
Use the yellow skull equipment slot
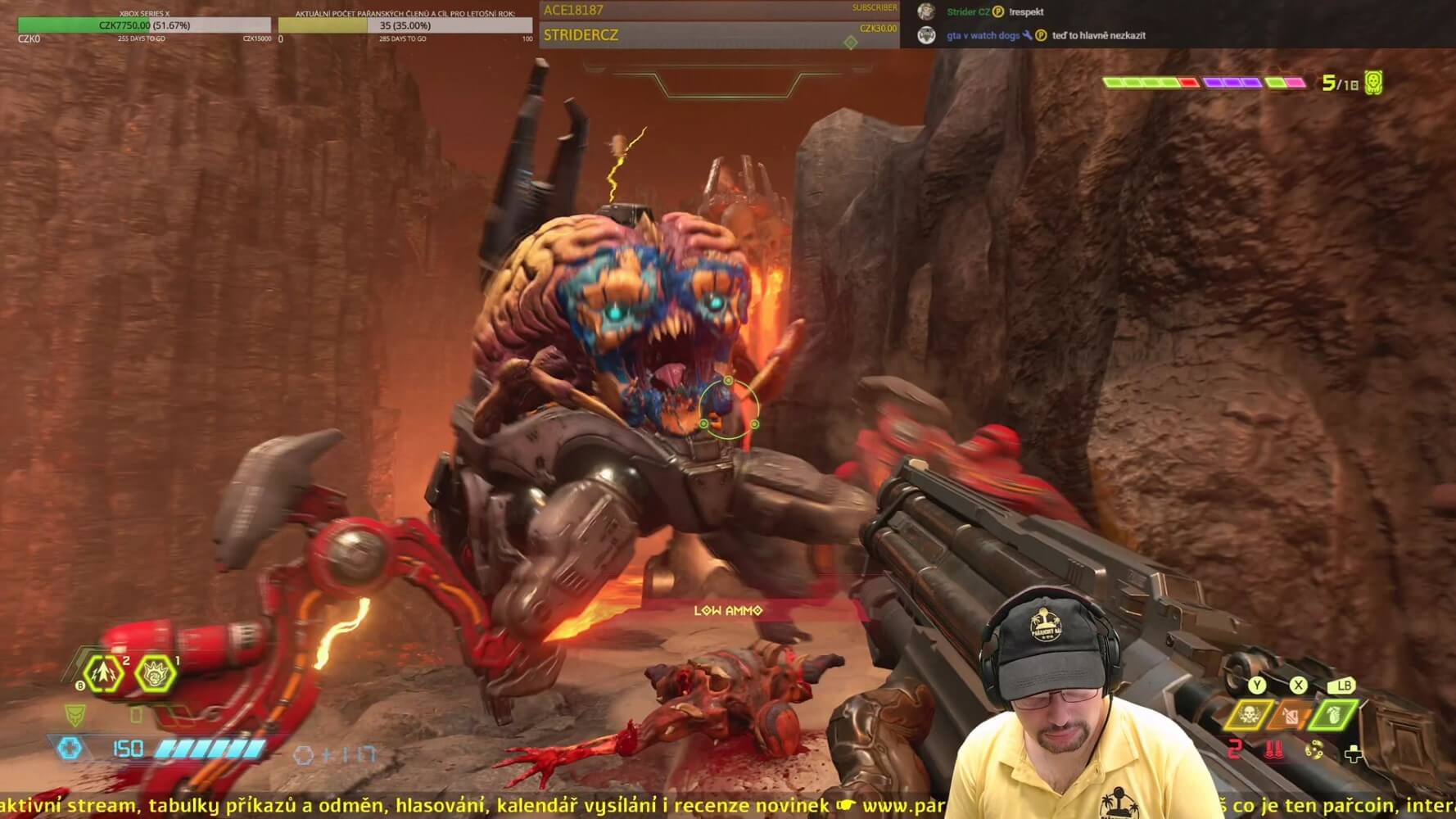tap(1249, 716)
